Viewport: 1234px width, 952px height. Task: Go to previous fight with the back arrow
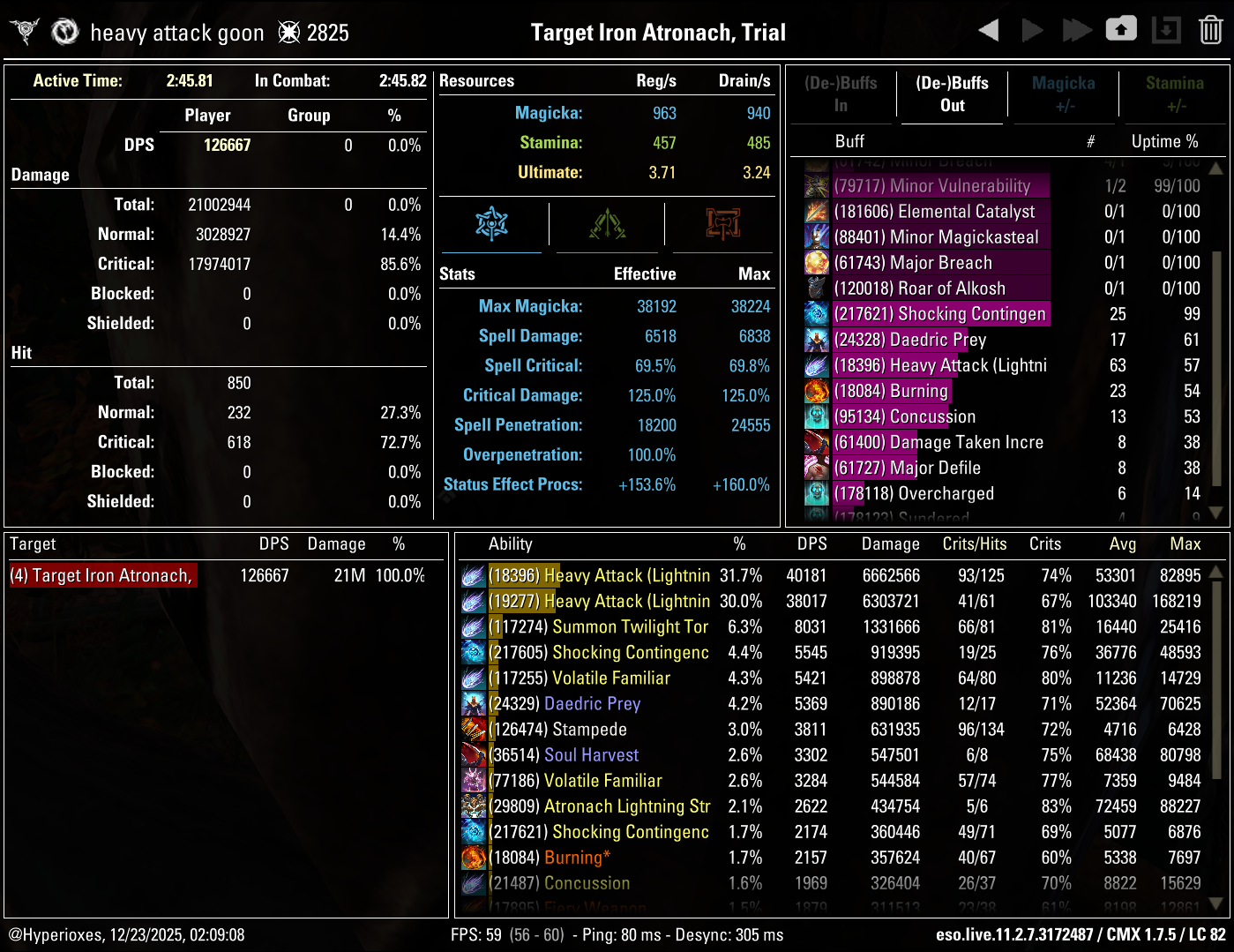[988, 29]
